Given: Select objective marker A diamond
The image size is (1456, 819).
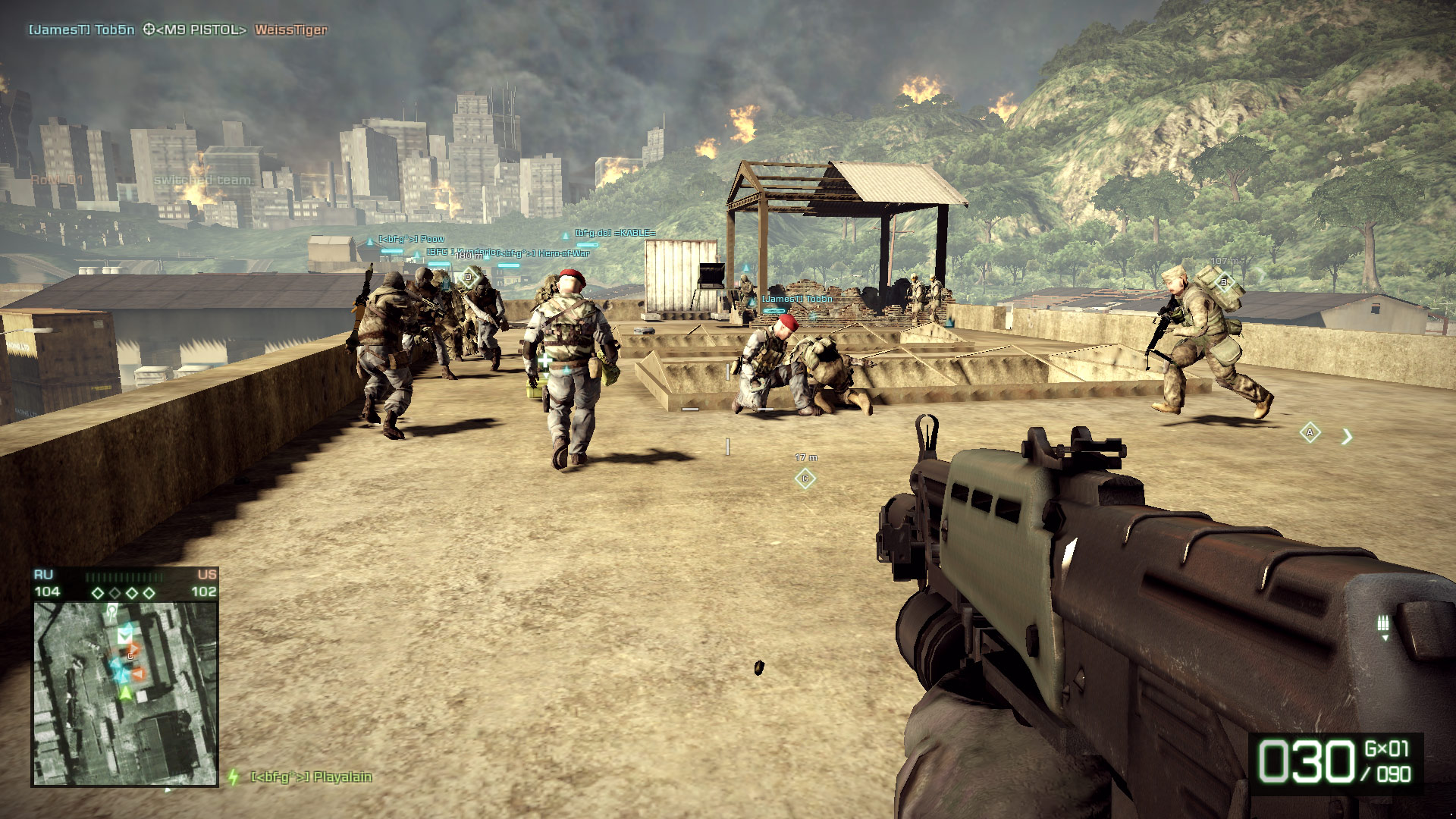Looking at the screenshot, I should coord(1310,433).
